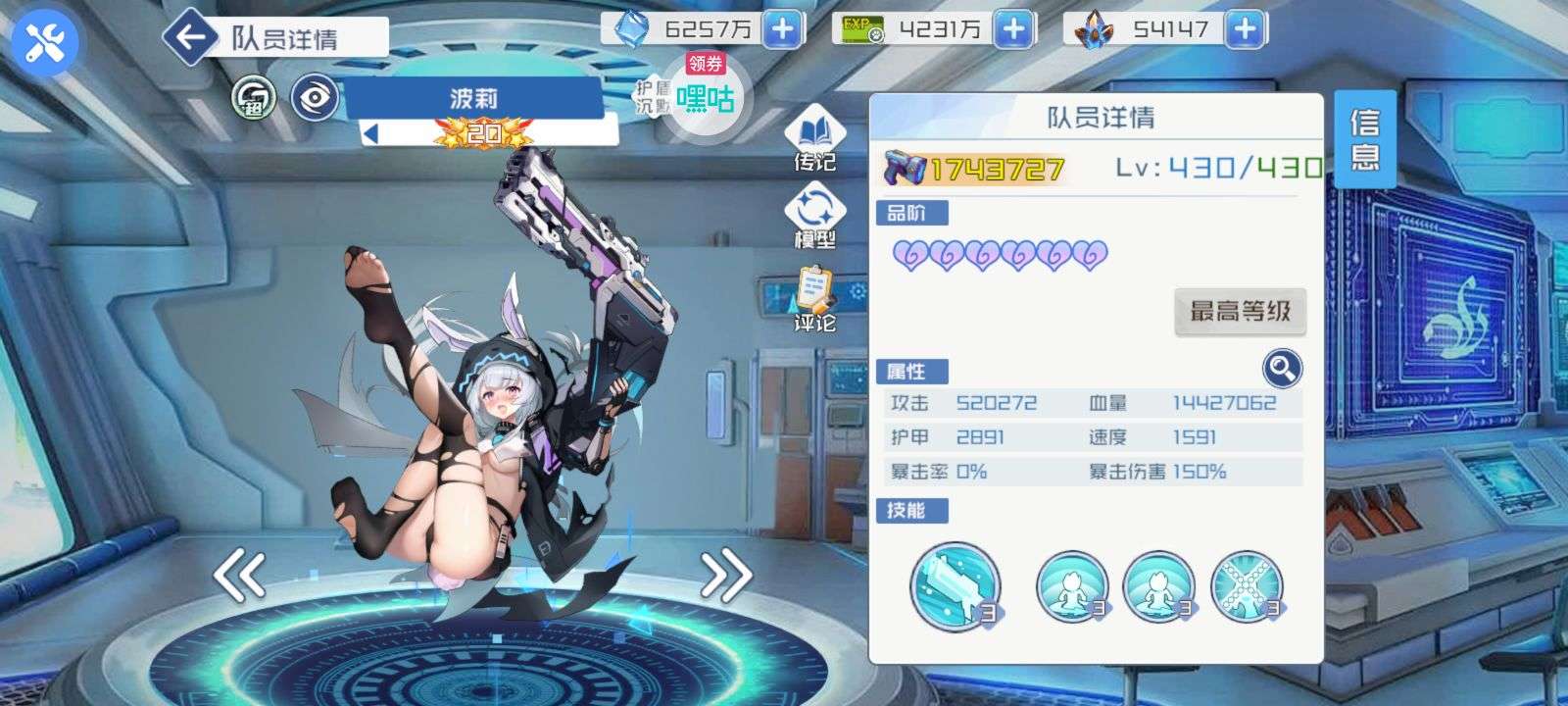Click the wrench tools icon in top-left corner
1568x706 pixels.
click(x=41, y=40)
